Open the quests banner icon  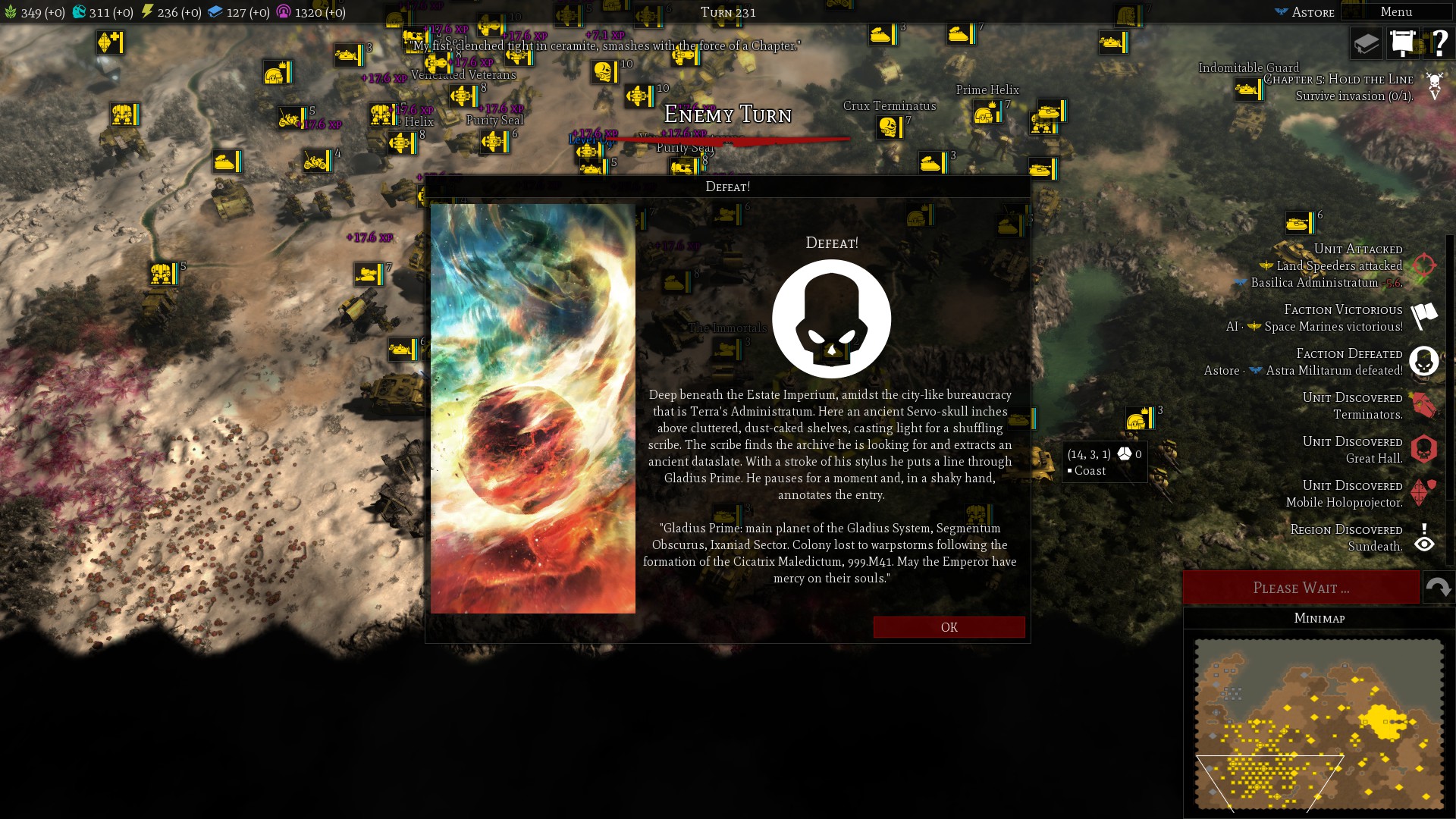(1403, 43)
